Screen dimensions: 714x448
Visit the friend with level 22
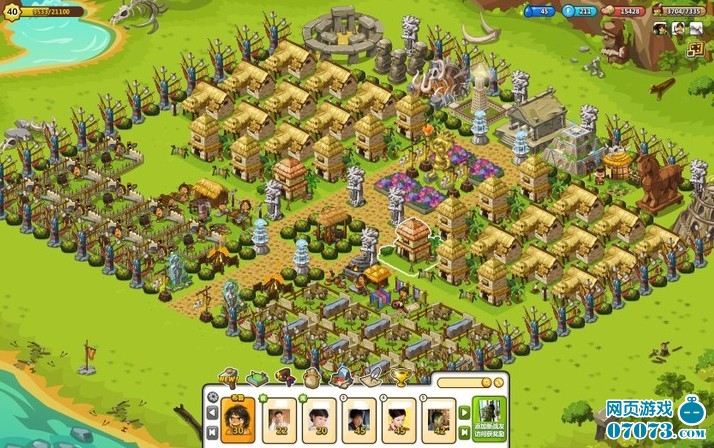(x=280, y=417)
